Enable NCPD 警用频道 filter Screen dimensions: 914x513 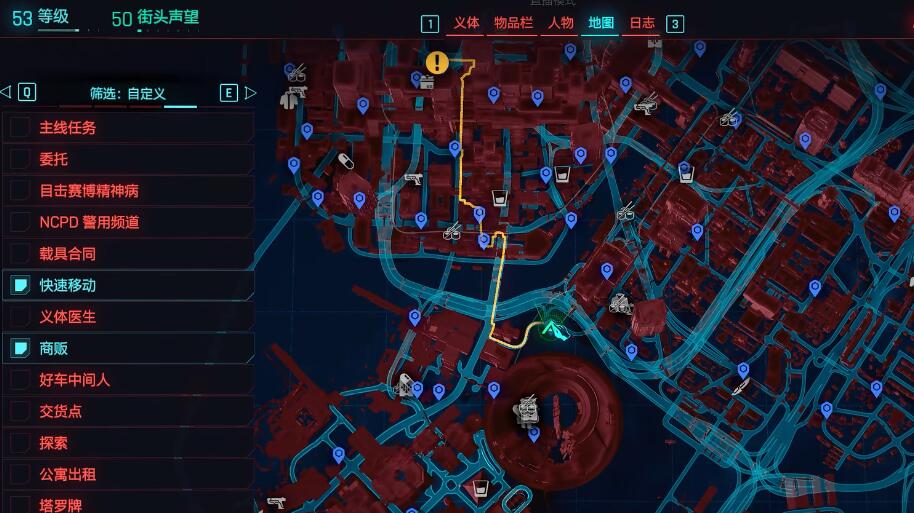click(x=20, y=222)
